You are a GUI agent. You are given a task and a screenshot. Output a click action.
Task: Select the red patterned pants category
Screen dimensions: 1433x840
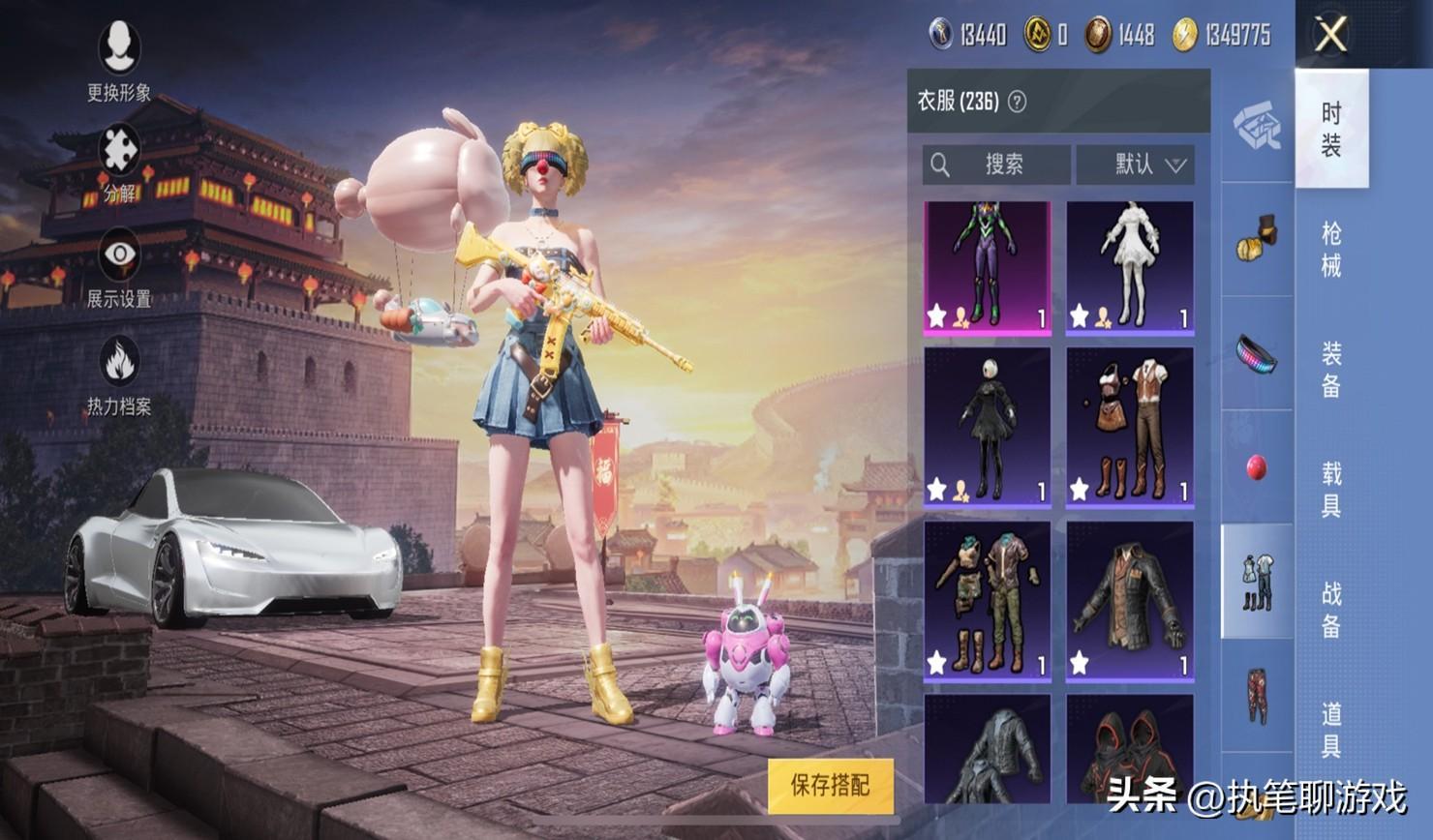(1257, 695)
